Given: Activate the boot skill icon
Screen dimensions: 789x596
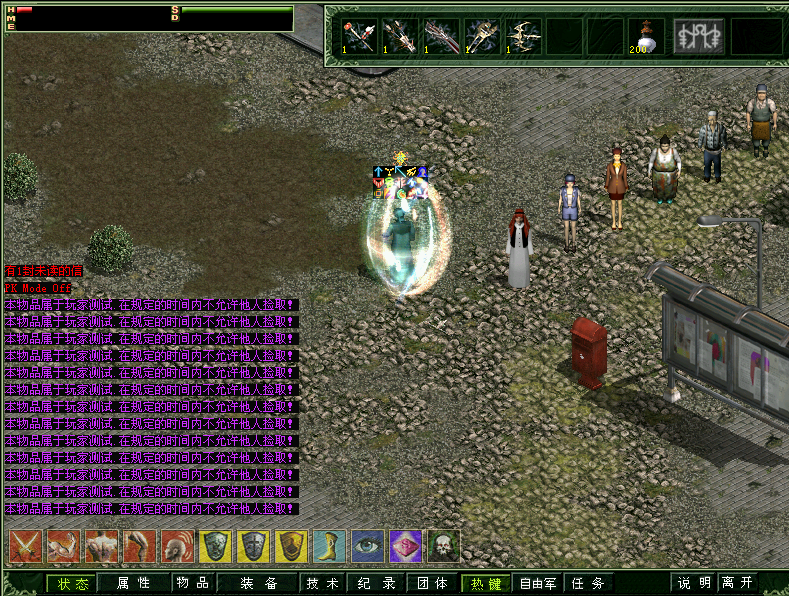Looking at the screenshot, I should 329,546.
